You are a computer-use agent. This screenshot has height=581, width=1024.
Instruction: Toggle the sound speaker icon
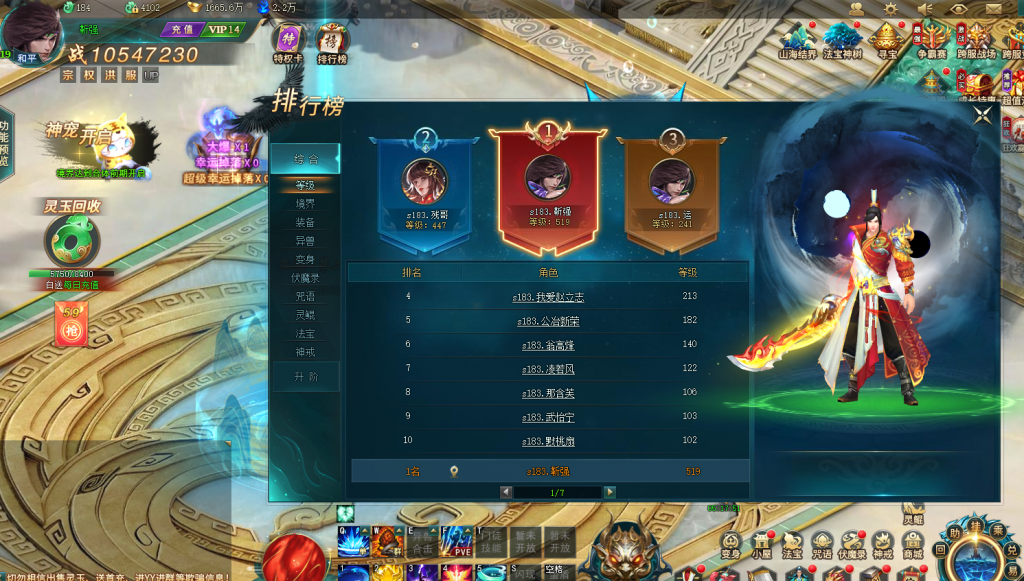[x=924, y=9]
